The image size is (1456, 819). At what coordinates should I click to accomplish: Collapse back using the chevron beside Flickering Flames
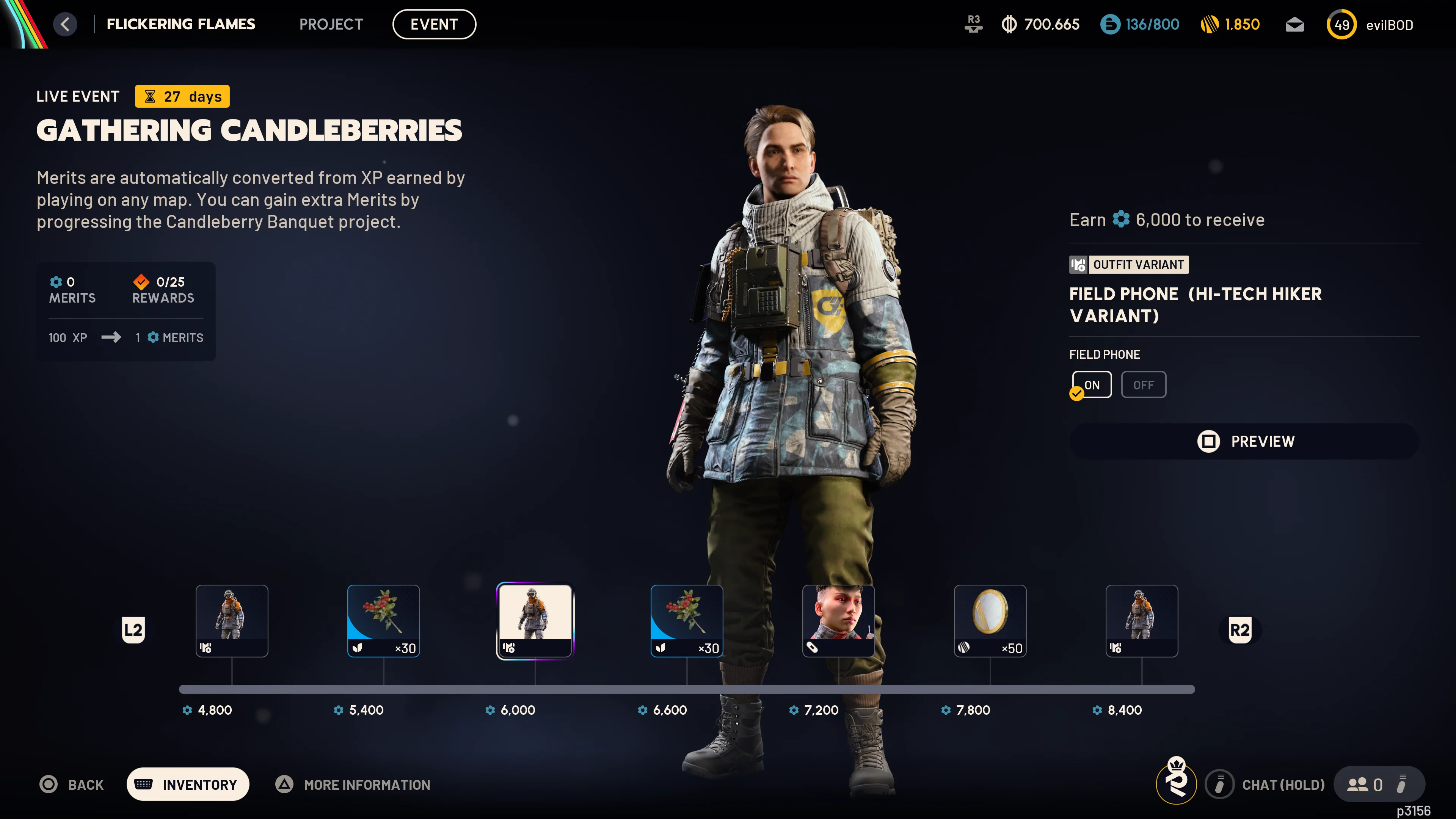pyautogui.click(x=65, y=24)
